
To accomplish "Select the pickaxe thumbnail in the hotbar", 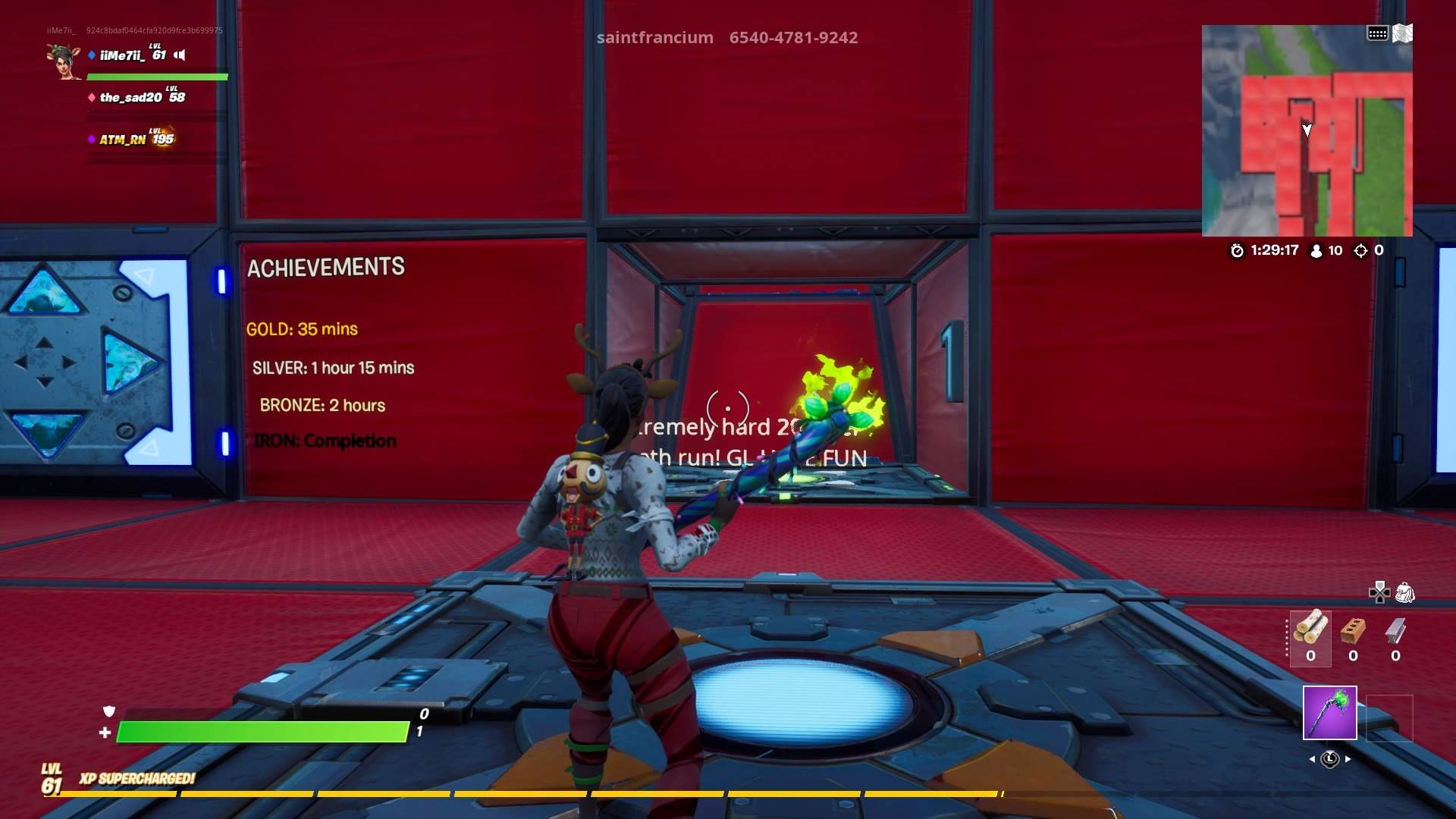I will click(1330, 714).
